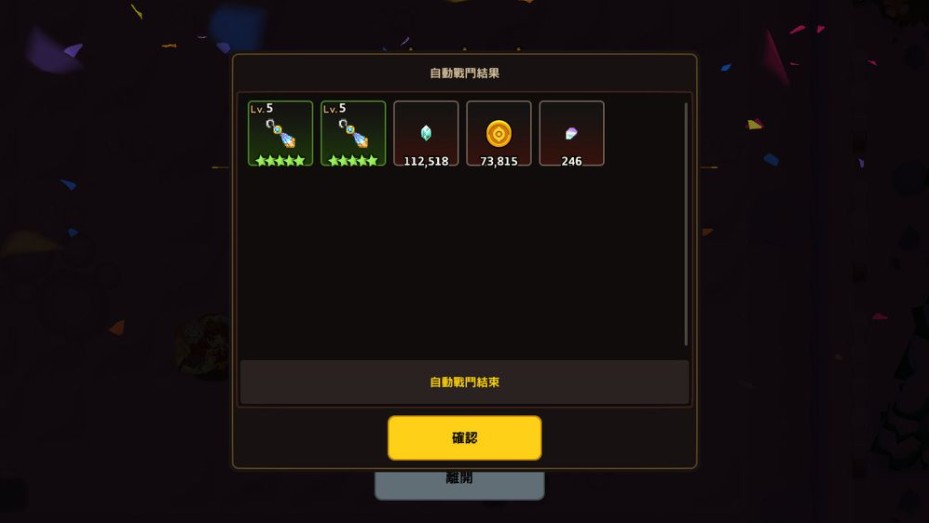The width and height of the screenshot is (929, 523).
Task: Confirm the auto battle results with 確認
Action: pos(464,438)
